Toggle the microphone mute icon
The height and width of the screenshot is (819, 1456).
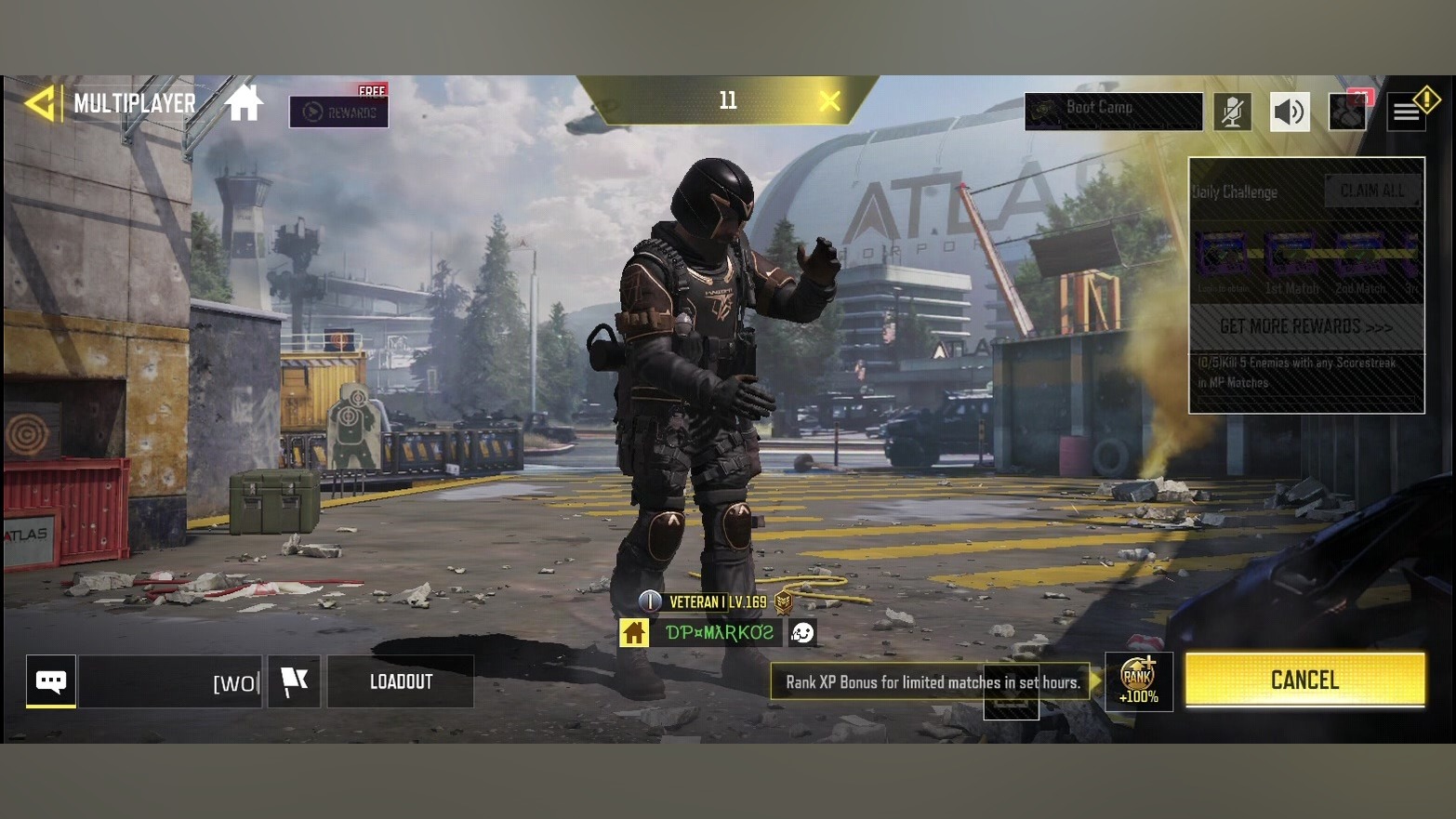tap(1232, 112)
